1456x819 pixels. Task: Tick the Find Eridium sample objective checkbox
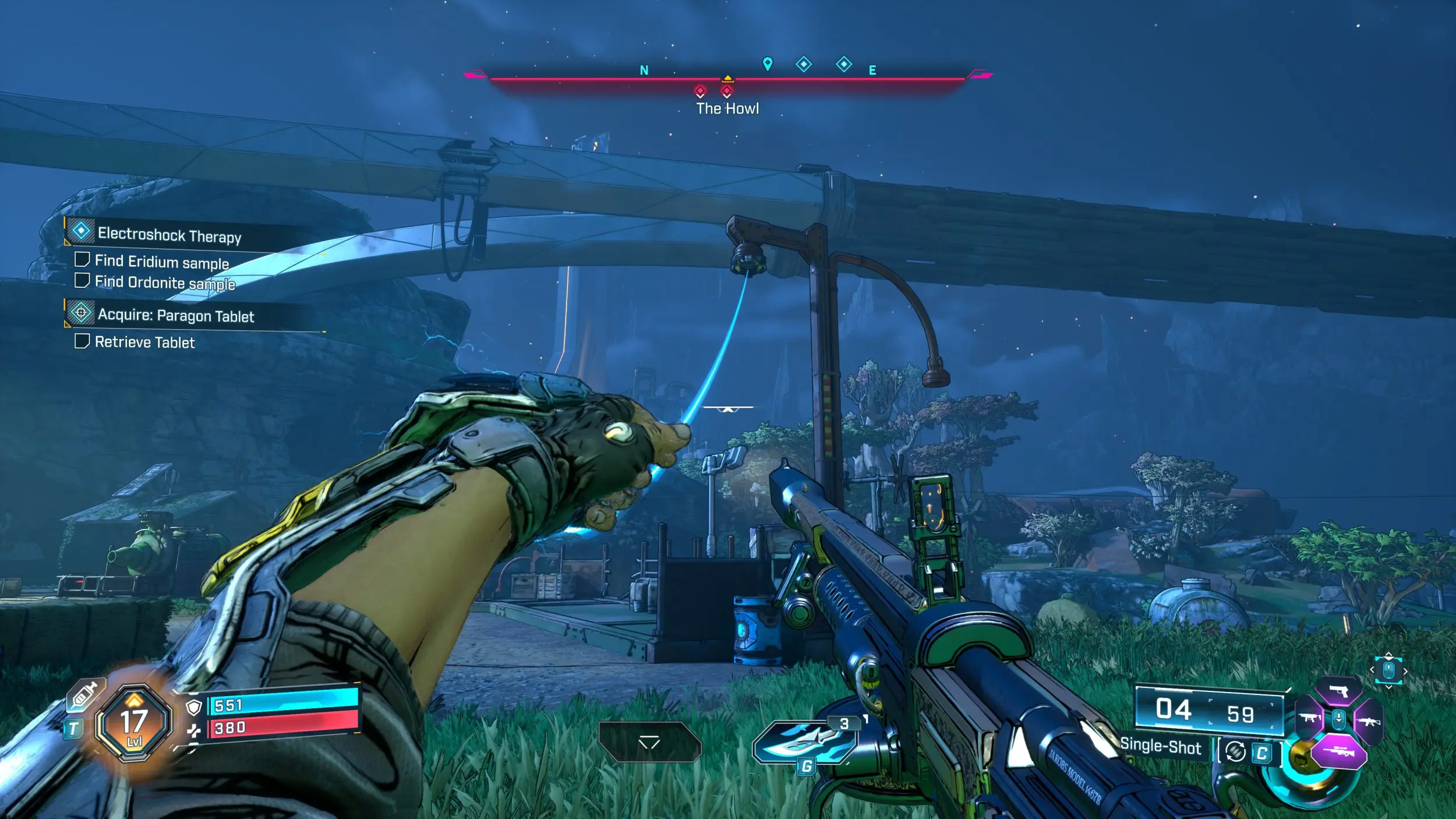coord(82,259)
